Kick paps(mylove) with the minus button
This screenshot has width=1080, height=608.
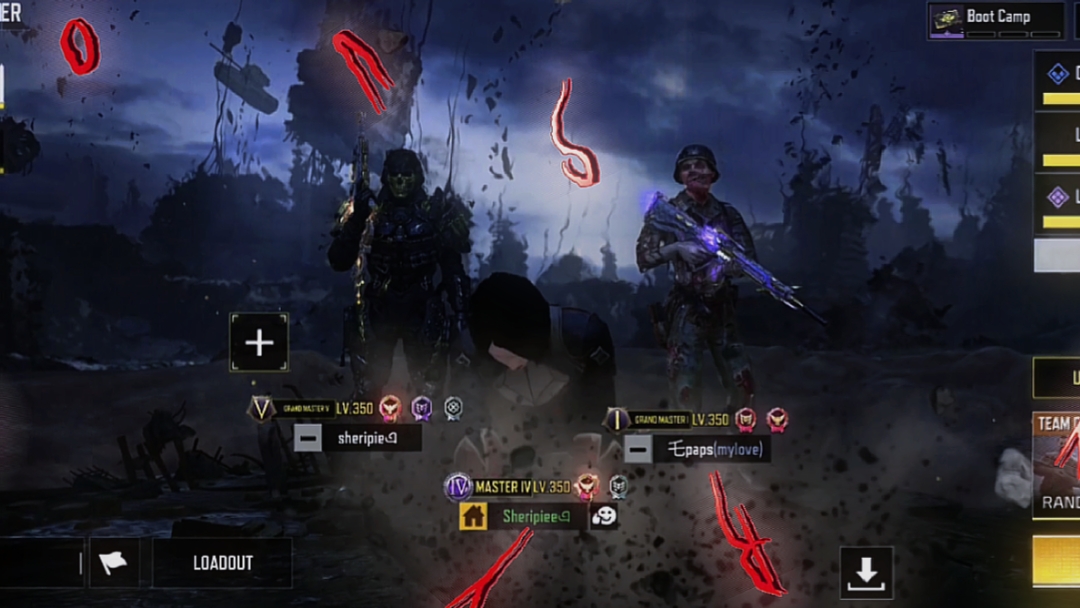638,449
